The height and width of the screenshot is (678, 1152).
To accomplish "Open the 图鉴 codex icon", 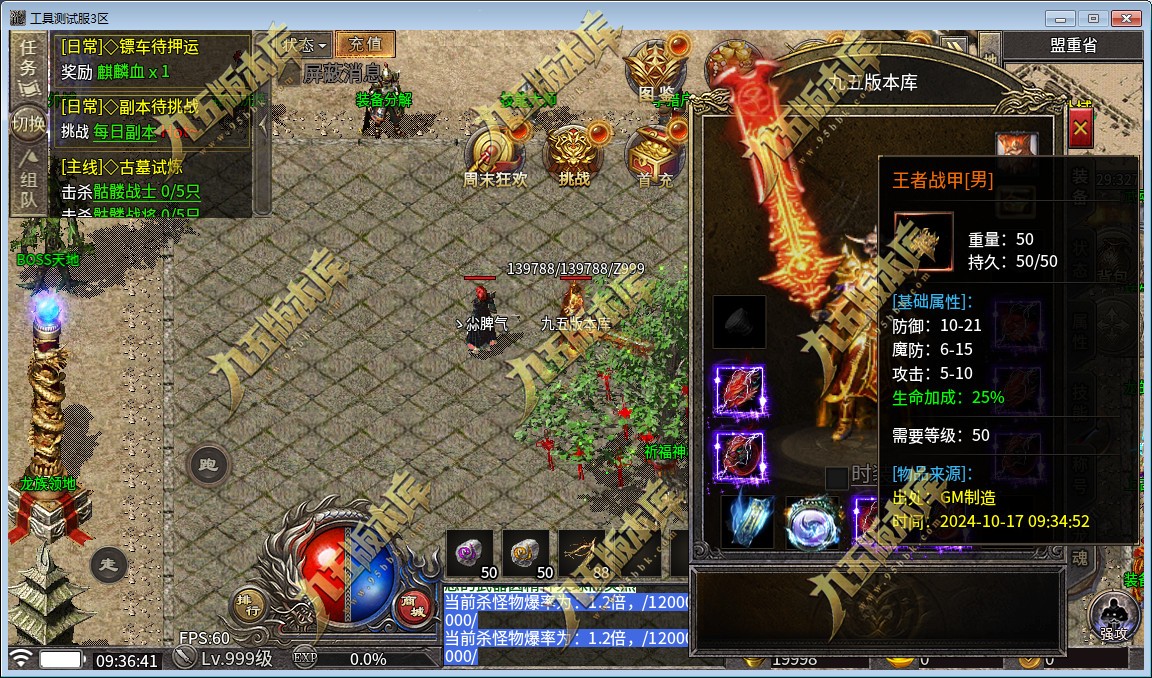I will [x=654, y=68].
